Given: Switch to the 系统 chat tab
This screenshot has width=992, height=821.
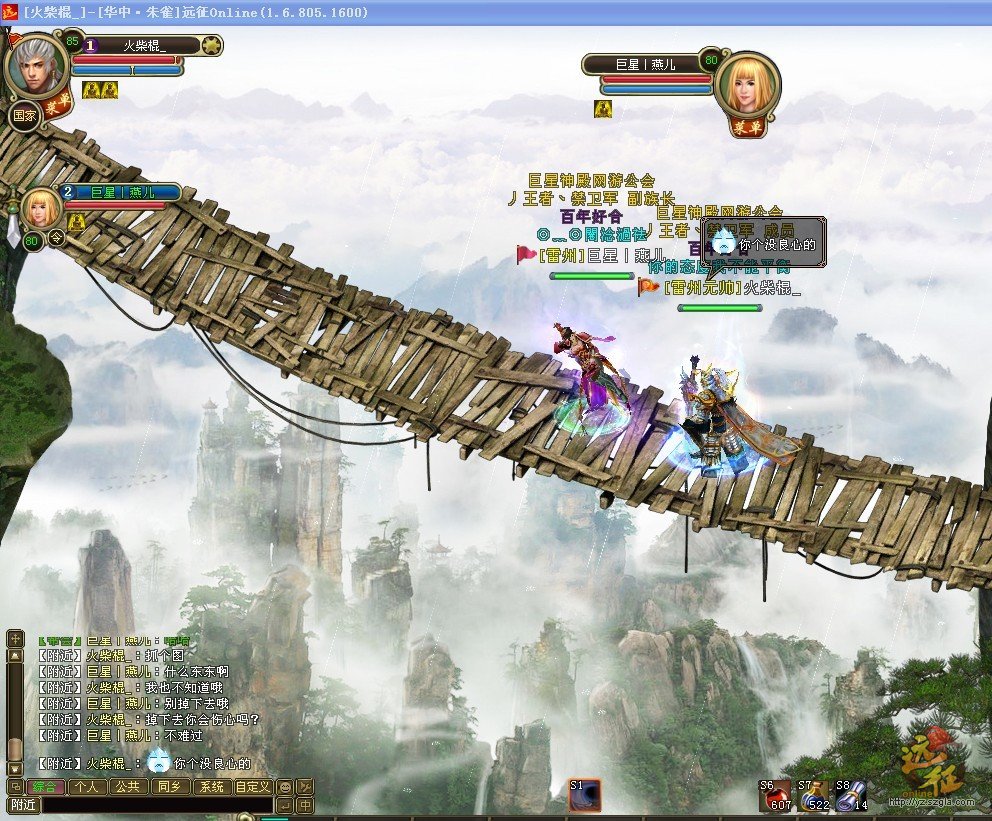Looking at the screenshot, I should [x=210, y=787].
